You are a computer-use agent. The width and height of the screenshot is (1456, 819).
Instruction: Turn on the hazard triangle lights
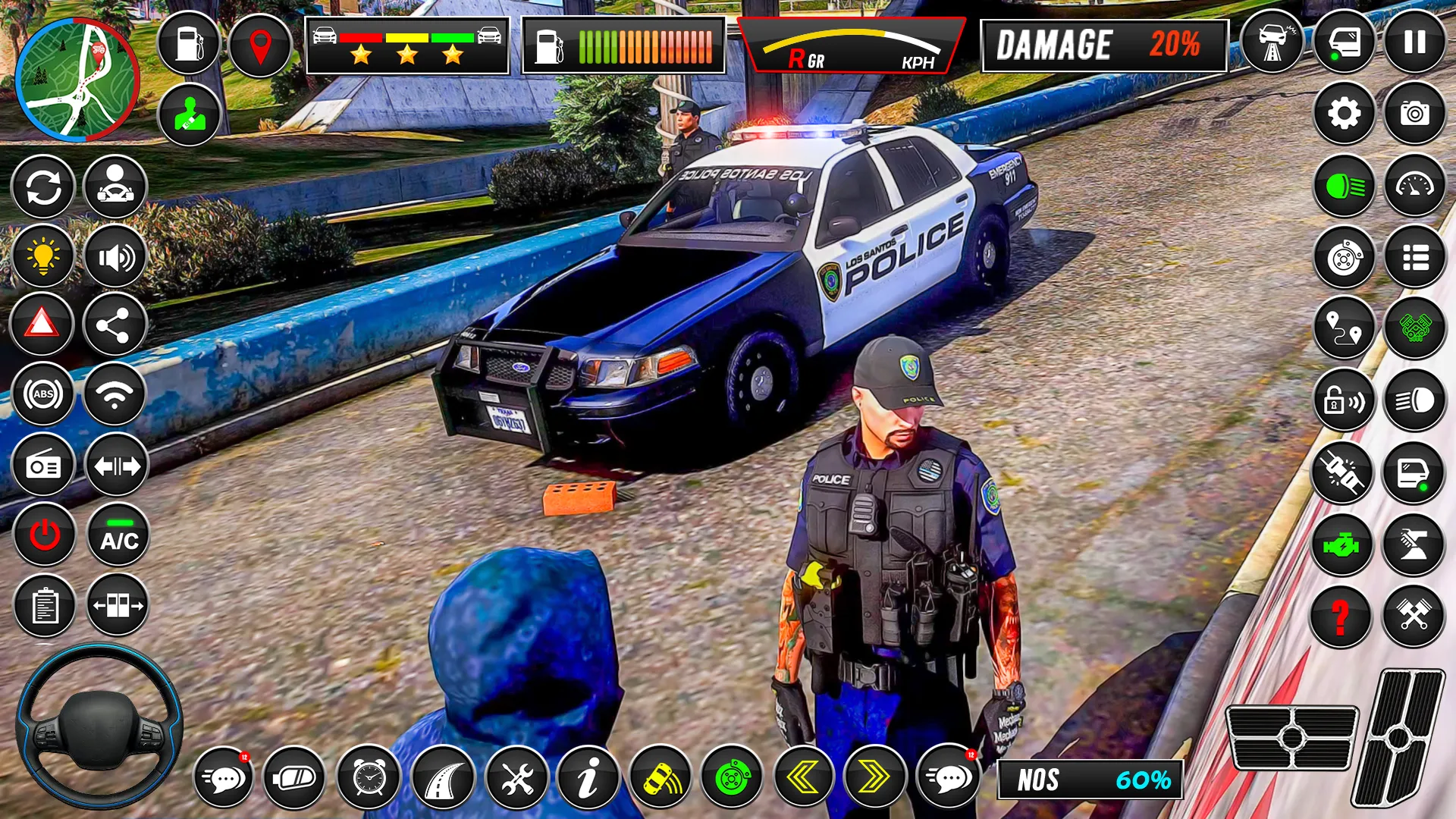click(42, 325)
